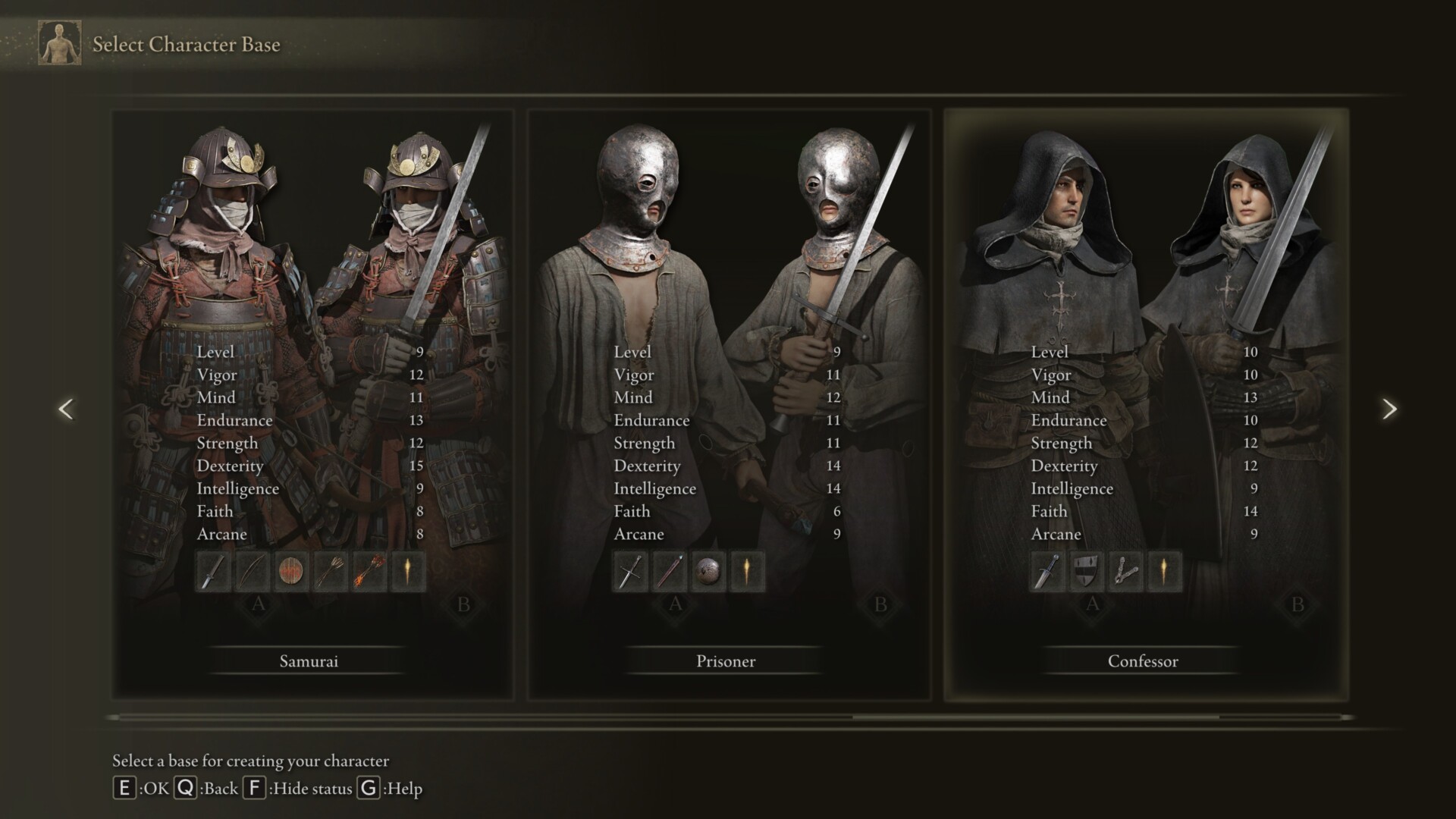
Task: Select the Samurai's fire arrow icon
Action: [369, 572]
